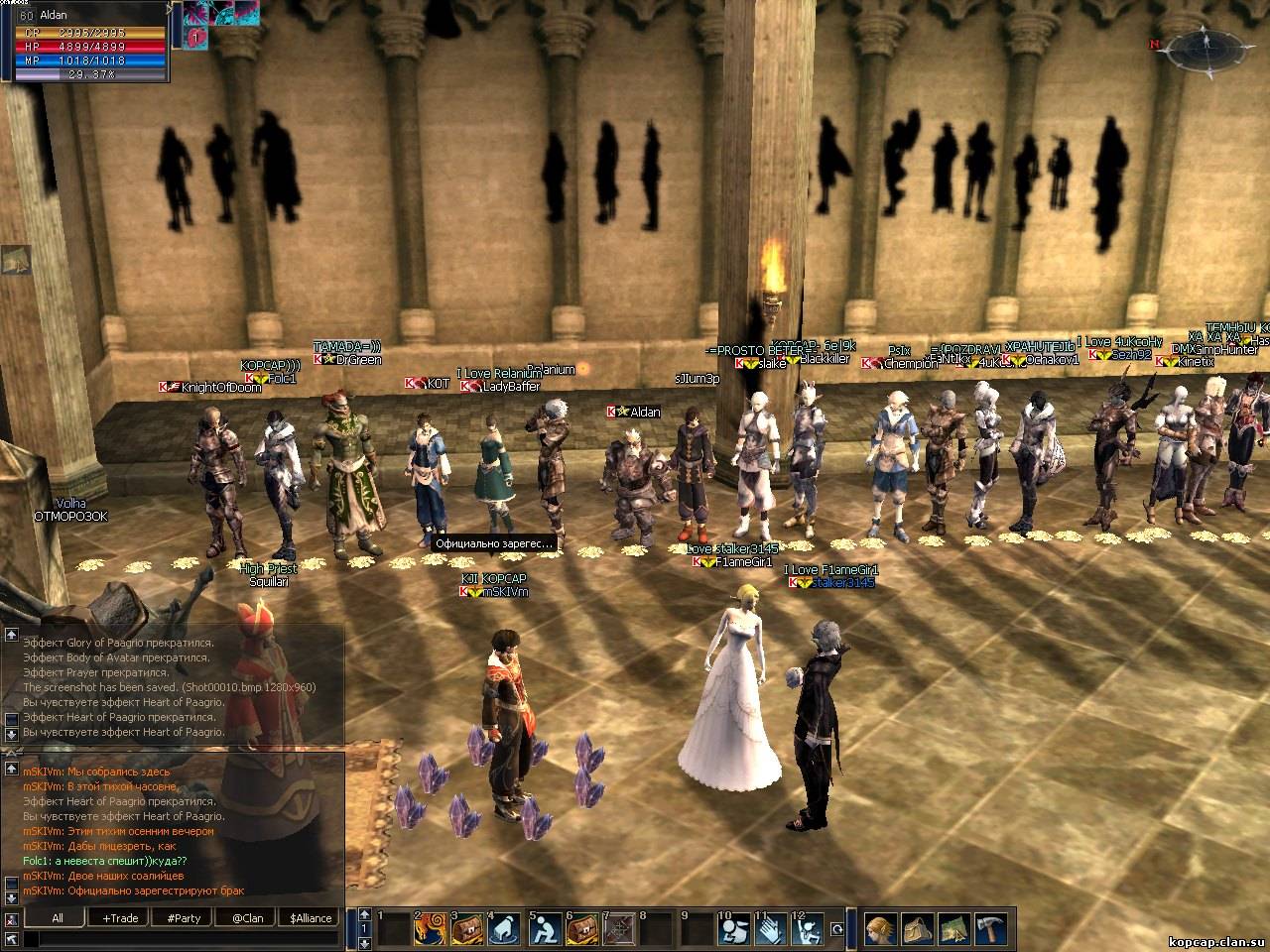Viewport: 1270px width, 952px height.
Task: Open the world map button
Action: (x=953, y=929)
